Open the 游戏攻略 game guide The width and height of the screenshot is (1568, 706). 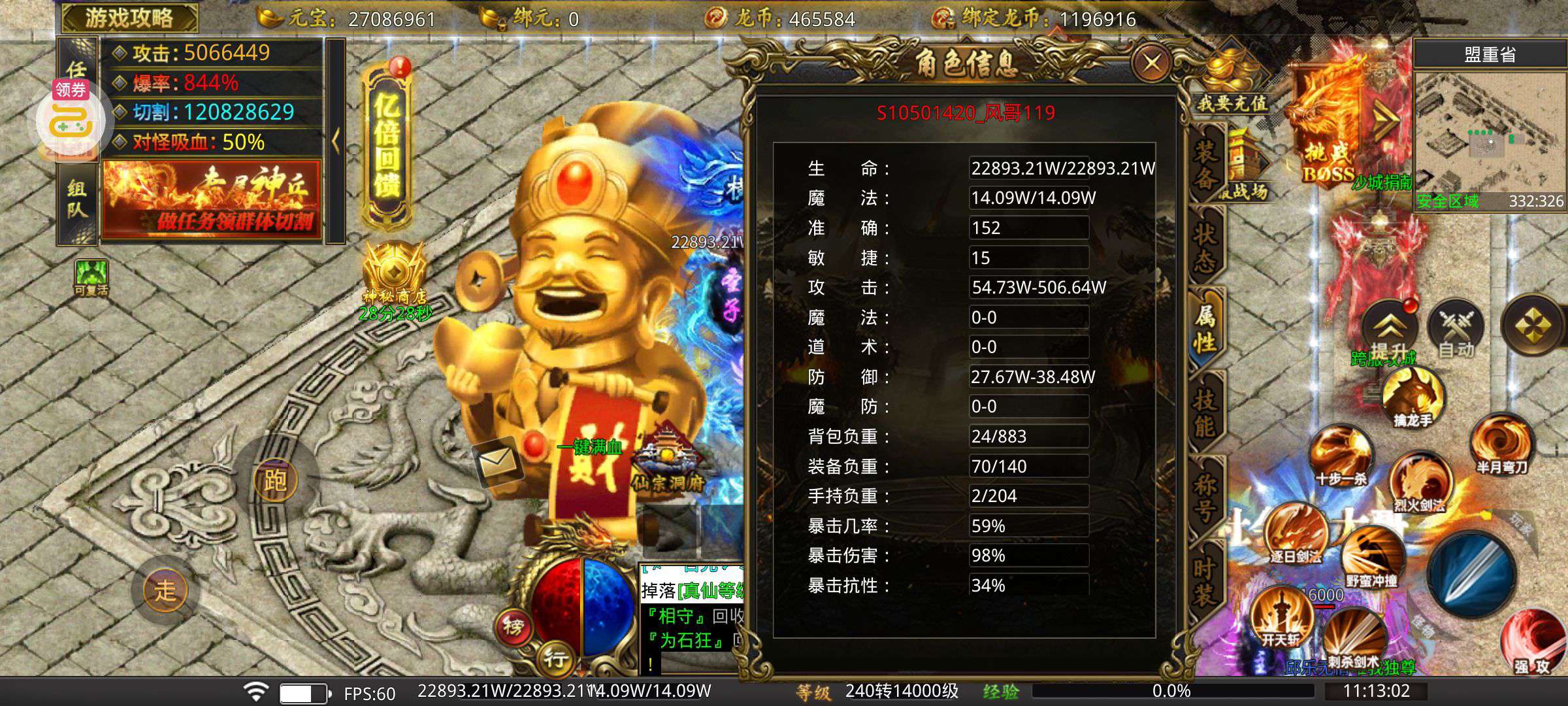(129, 18)
